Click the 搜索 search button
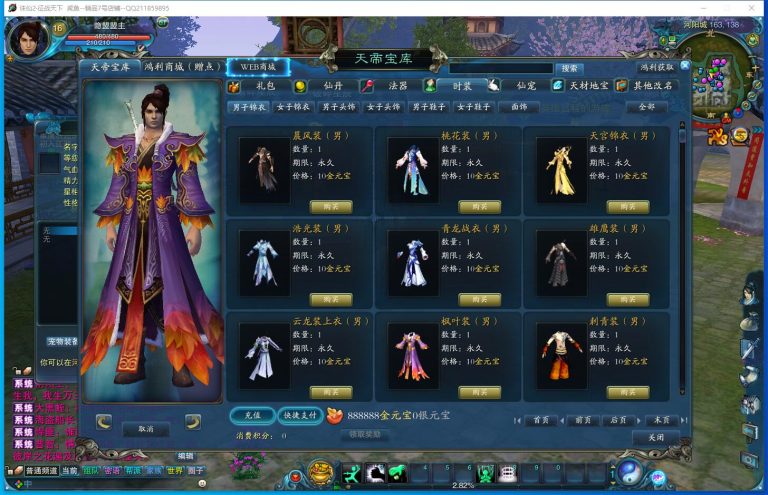The height and width of the screenshot is (495, 768). click(x=569, y=68)
